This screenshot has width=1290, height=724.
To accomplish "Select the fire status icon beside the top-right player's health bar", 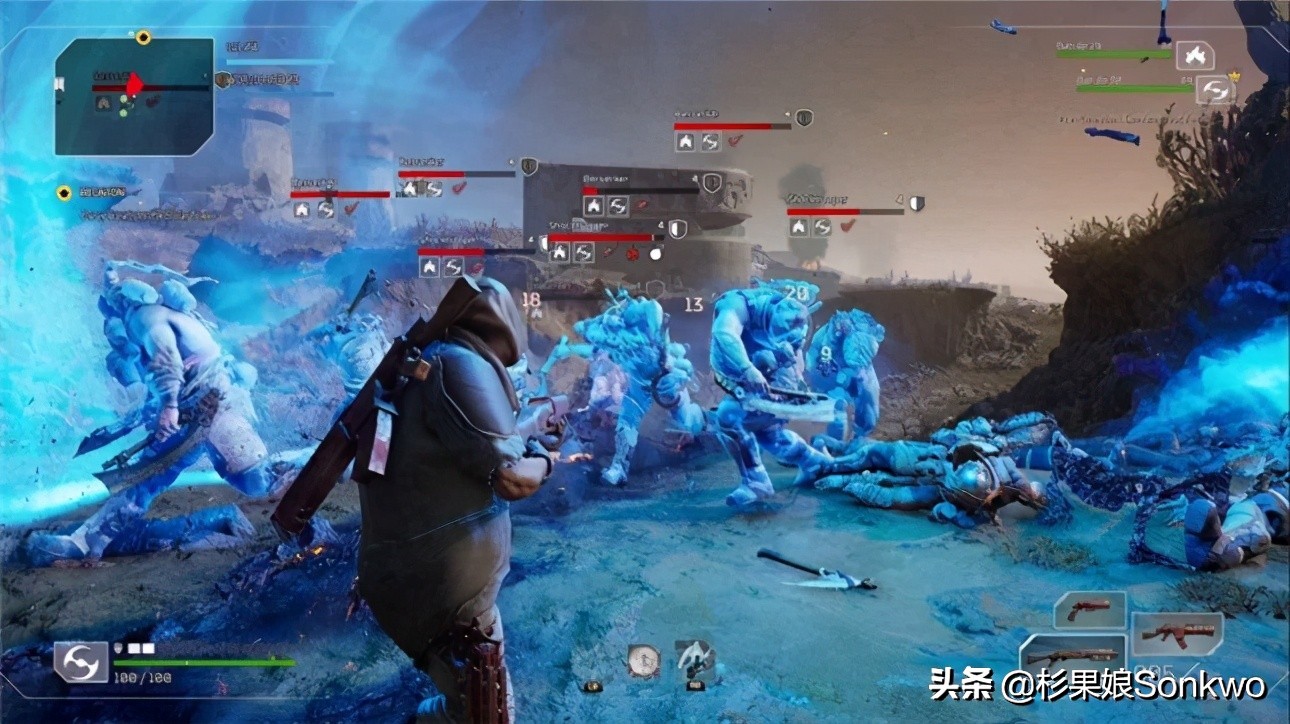I will (1195, 55).
